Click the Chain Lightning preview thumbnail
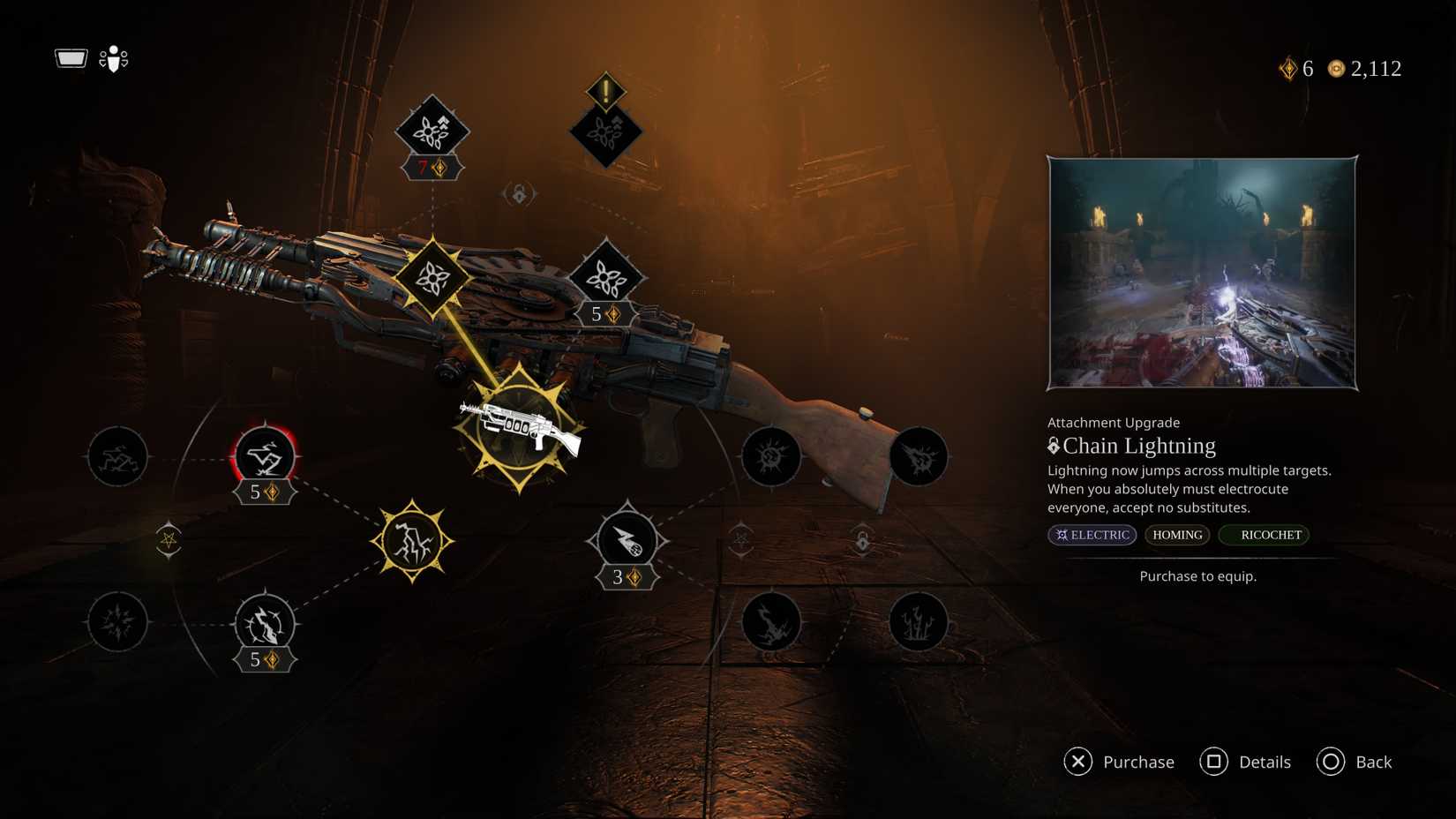The image size is (1456, 819). tap(1202, 274)
